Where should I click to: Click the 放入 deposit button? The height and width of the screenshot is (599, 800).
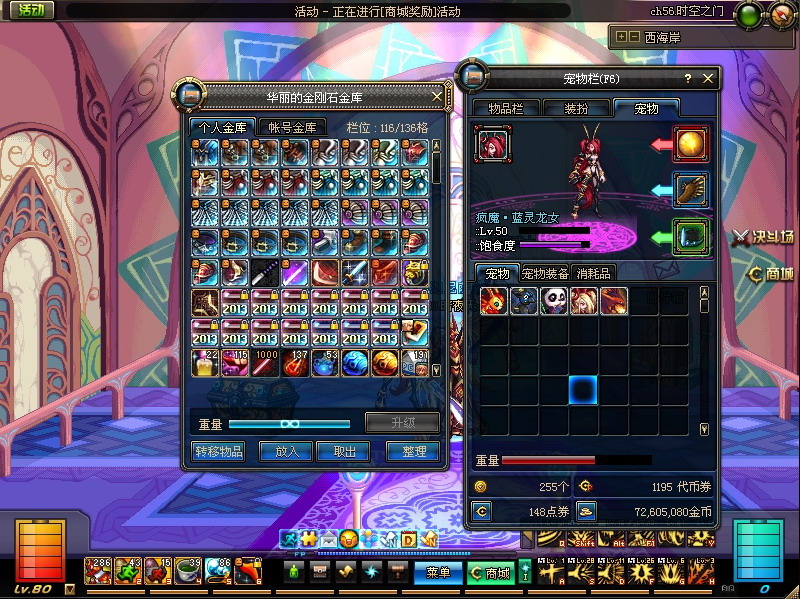[x=286, y=451]
